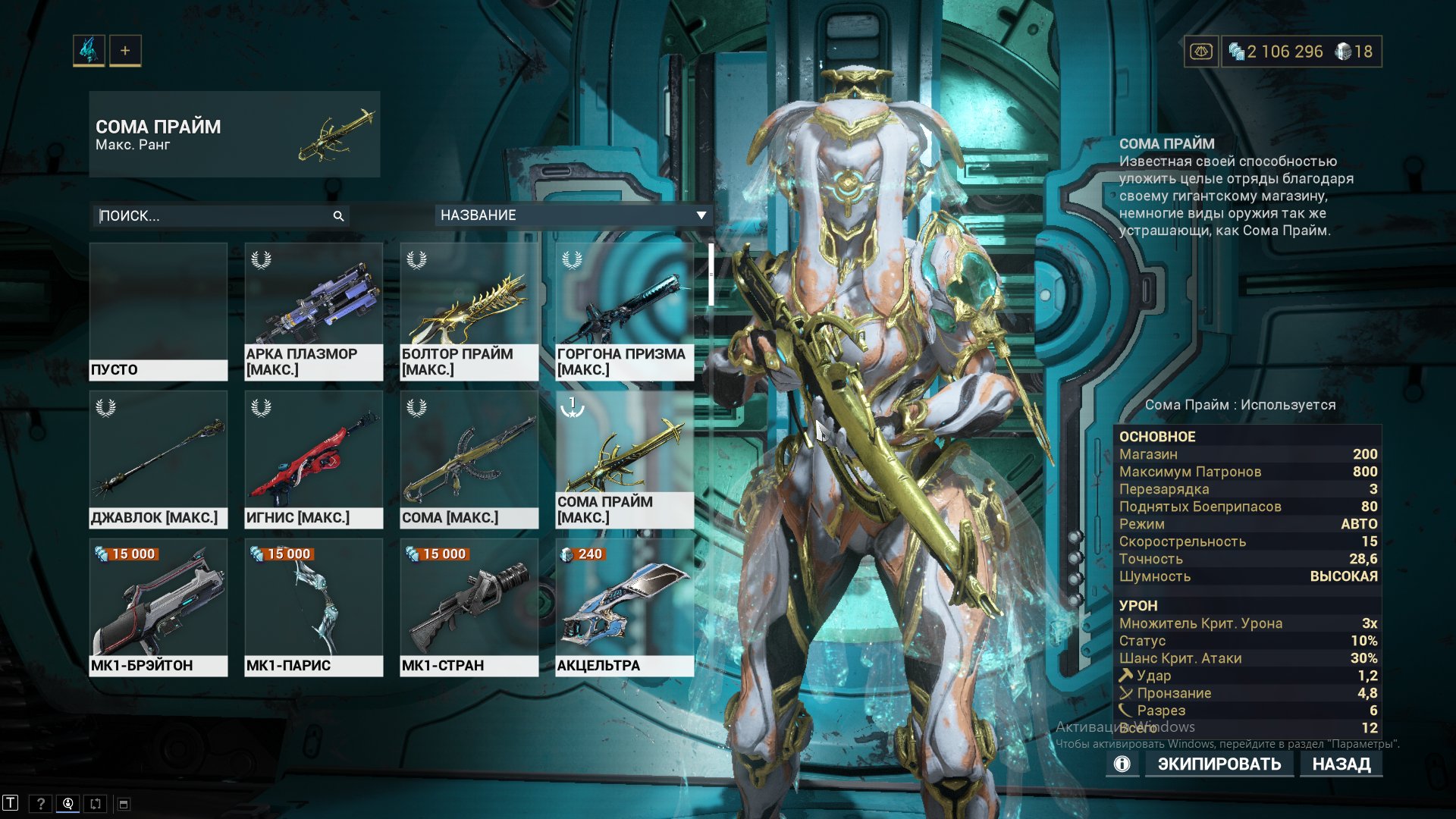Pick the АКЦЕЛЬТРА tile priced 240

coord(625,607)
